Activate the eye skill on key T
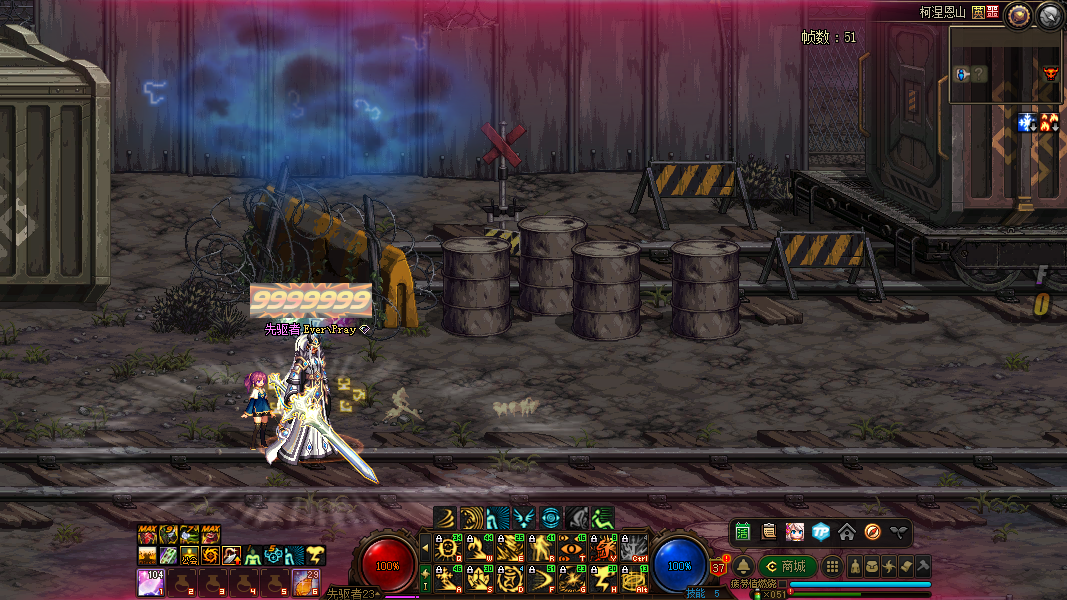The image size is (1067, 600). coord(572,547)
